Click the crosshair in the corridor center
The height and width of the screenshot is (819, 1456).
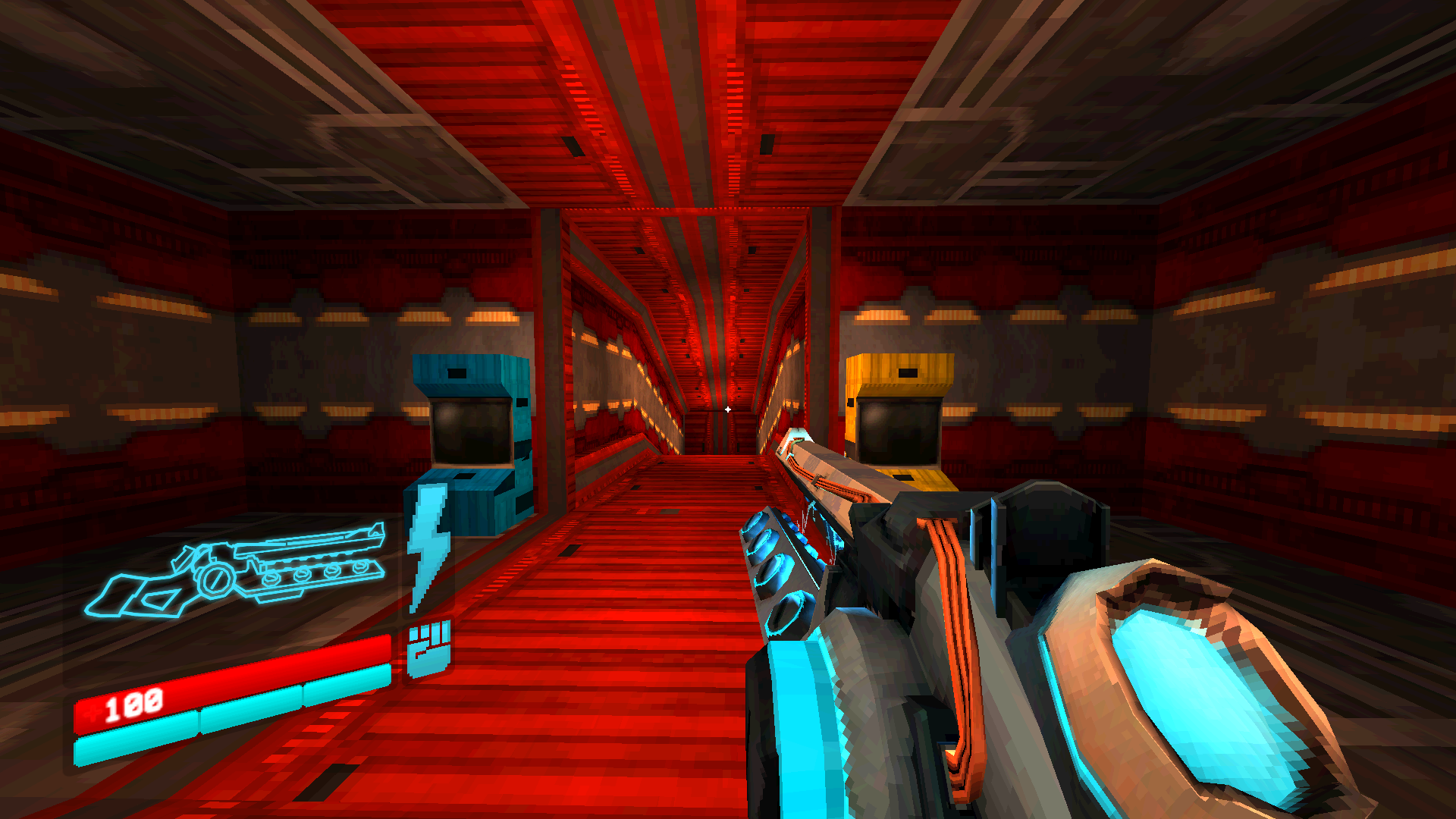click(728, 408)
